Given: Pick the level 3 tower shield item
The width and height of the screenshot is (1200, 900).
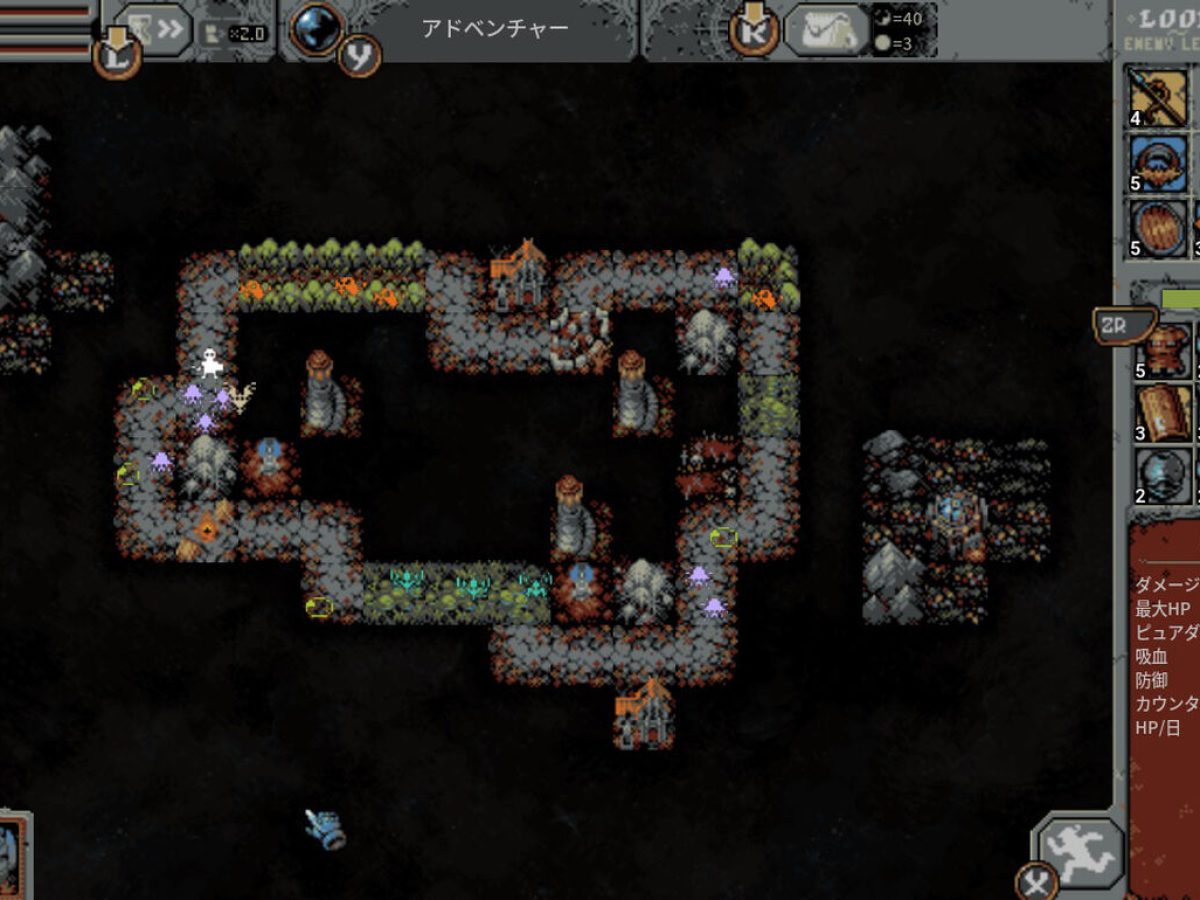Looking at the screenshot, I should tap(1163, 412).
